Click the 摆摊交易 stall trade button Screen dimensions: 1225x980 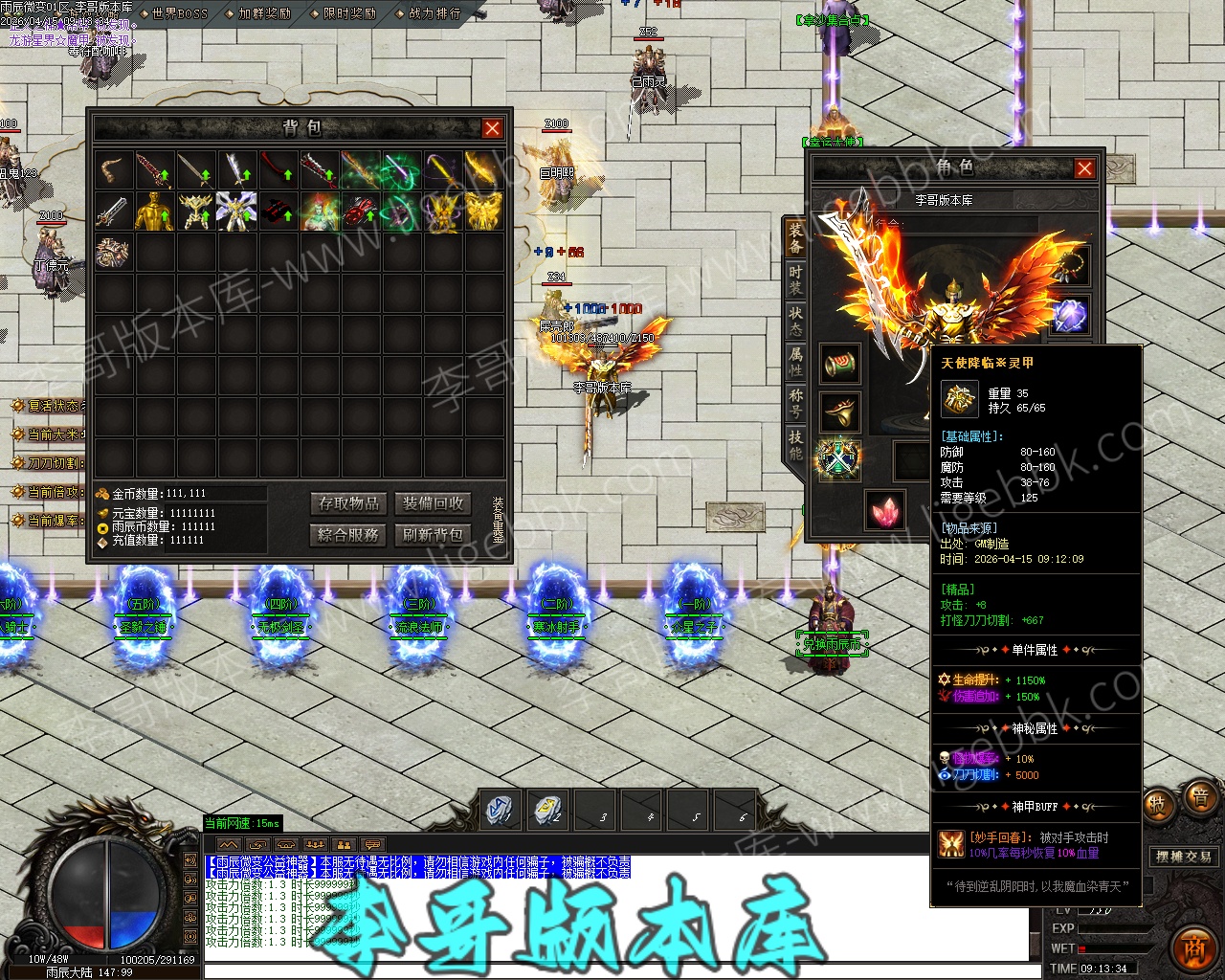(x=1183, y=857)
